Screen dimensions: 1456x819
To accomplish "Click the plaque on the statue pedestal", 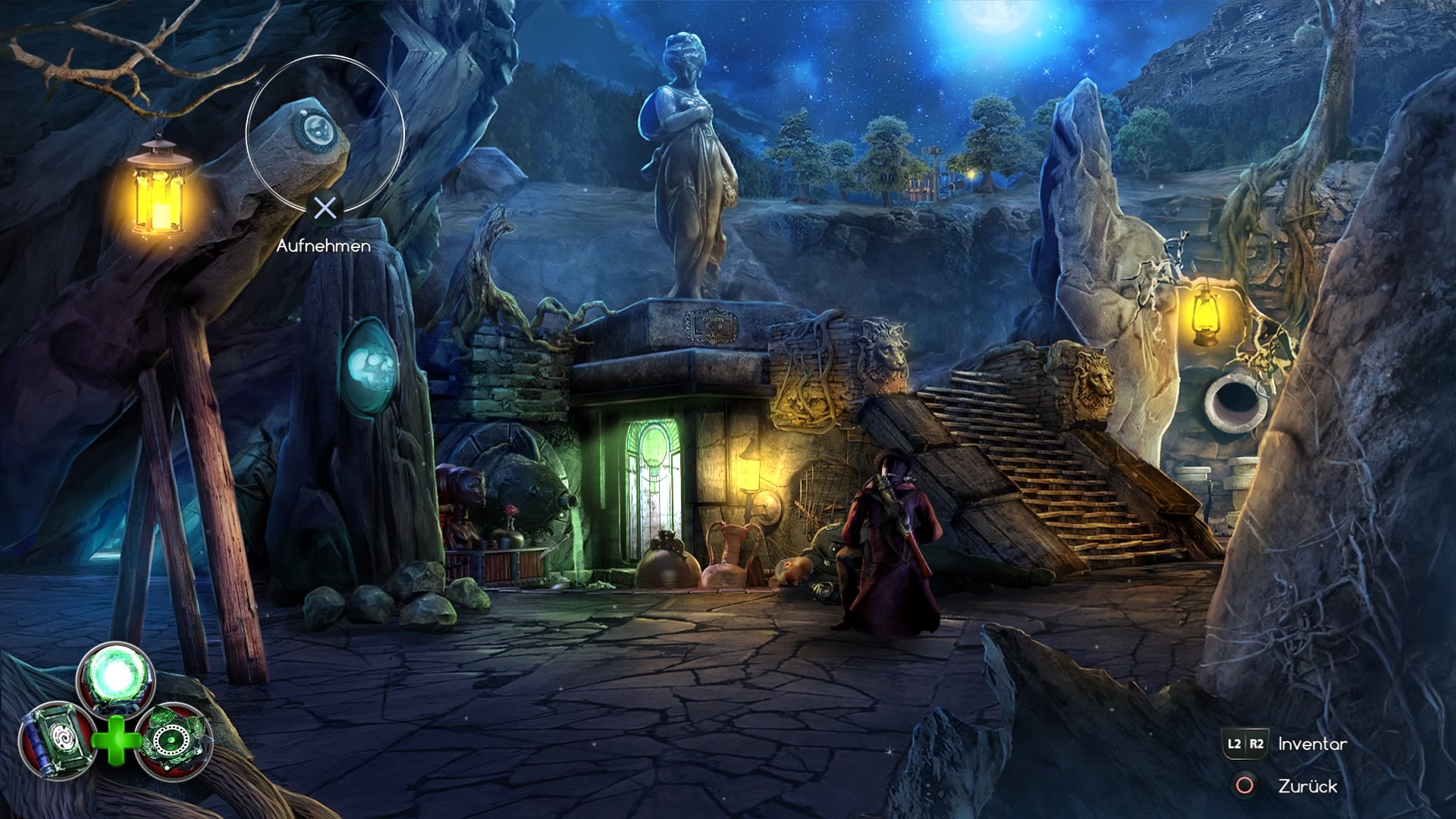I will [711, 324].
